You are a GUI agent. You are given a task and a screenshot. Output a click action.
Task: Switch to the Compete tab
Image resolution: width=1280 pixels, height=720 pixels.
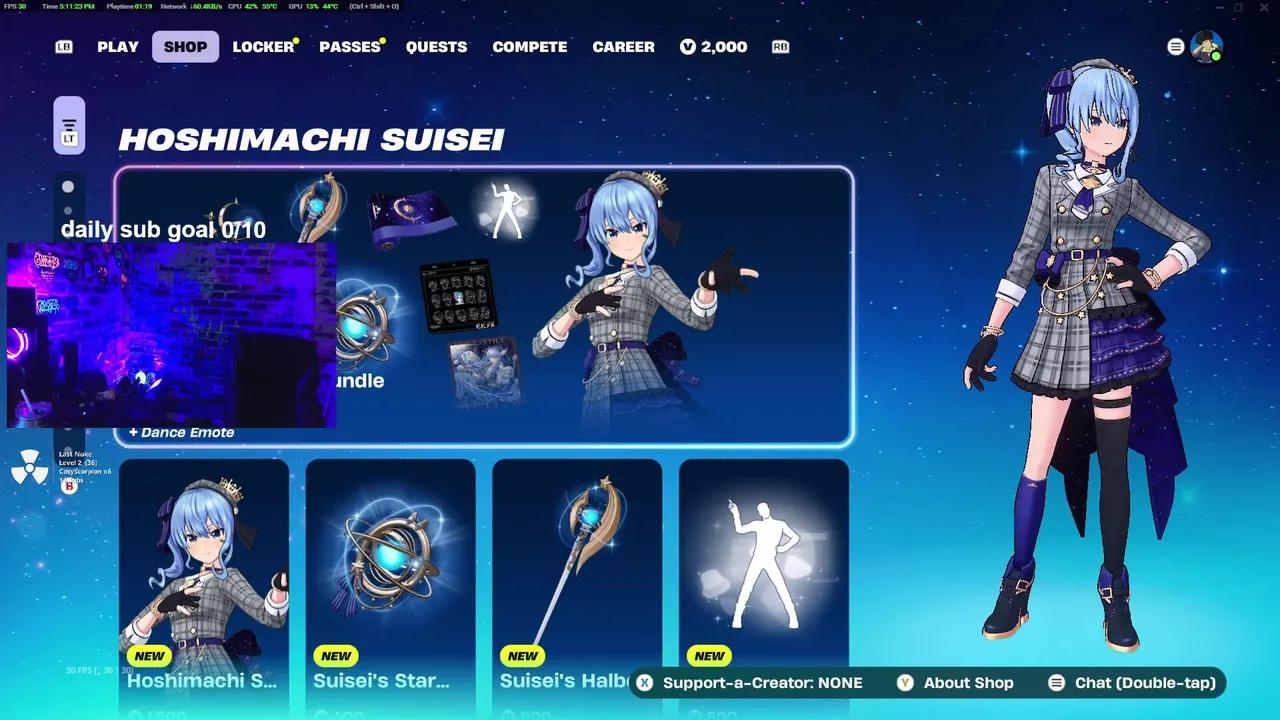(530, 47)
